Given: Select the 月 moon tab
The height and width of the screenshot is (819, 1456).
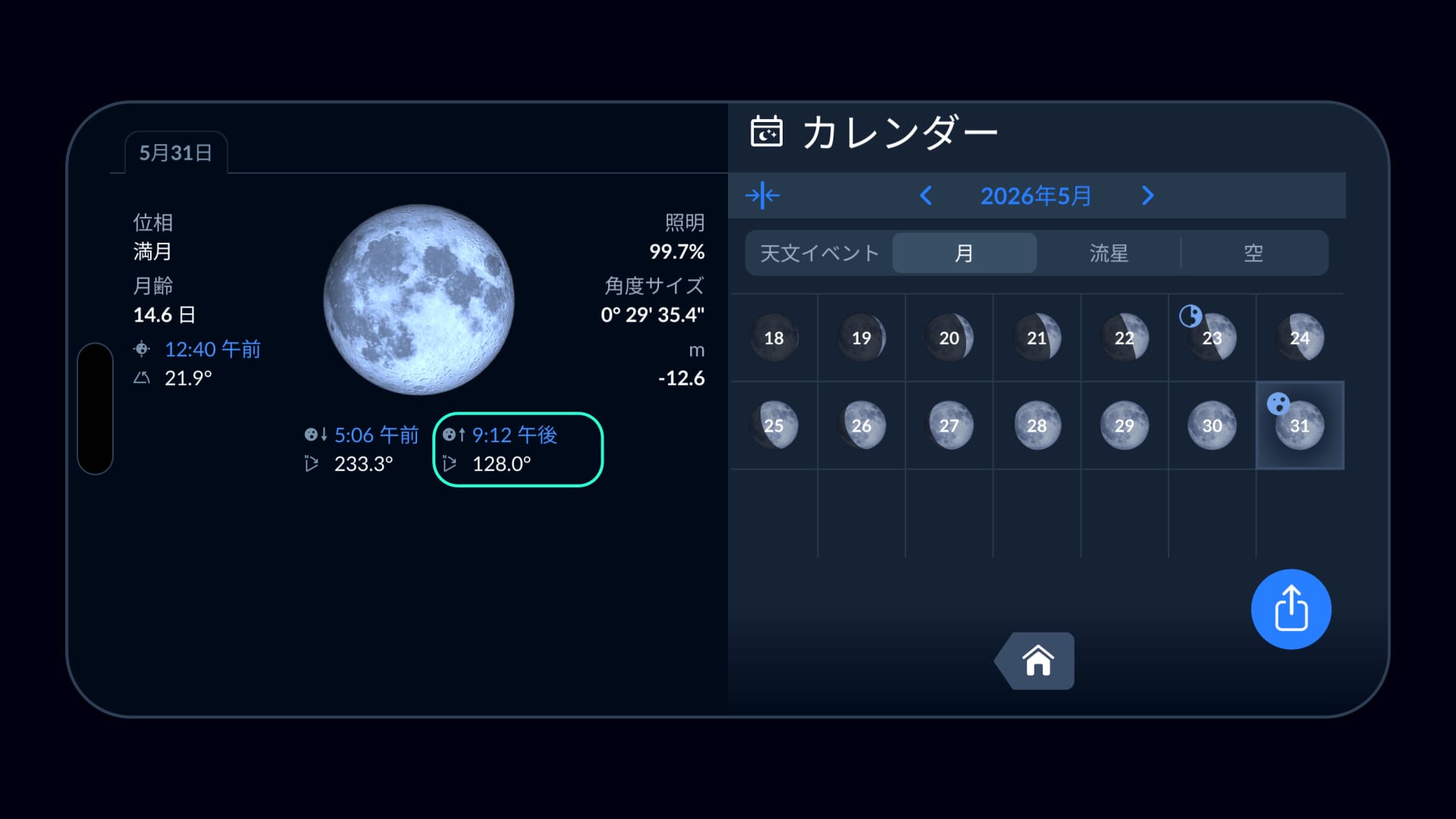Looking at the screenshot, I should (x=965, y=253).
